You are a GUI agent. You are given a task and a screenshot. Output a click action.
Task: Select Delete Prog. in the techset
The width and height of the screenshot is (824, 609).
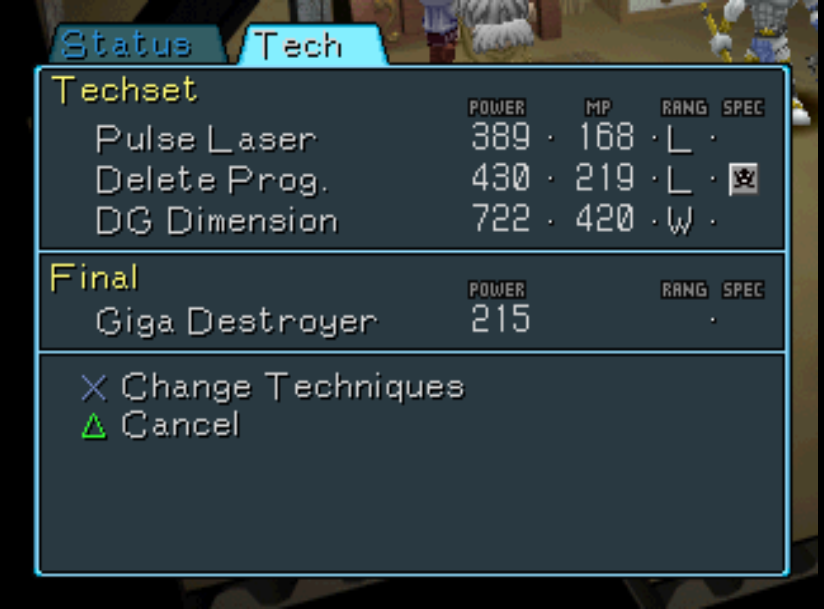(212, 180)
